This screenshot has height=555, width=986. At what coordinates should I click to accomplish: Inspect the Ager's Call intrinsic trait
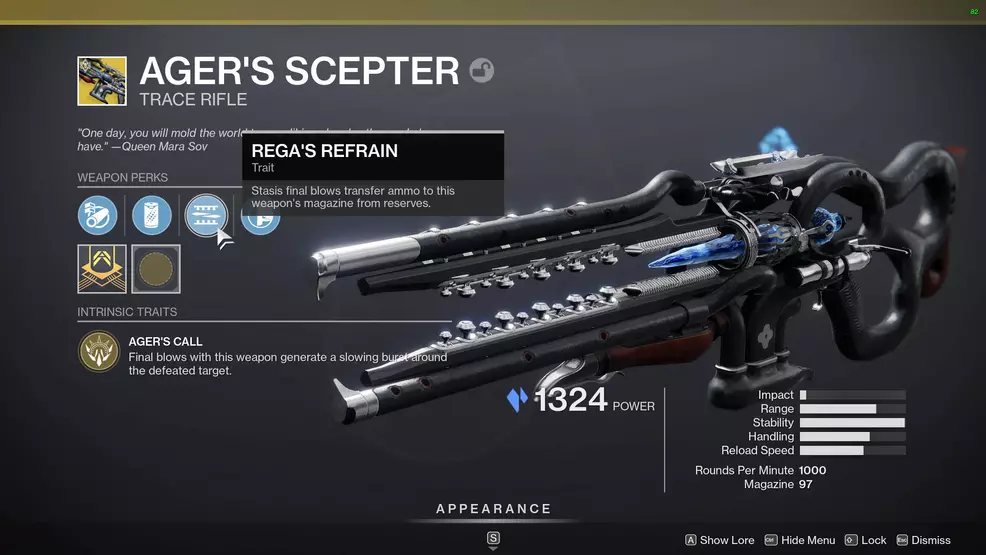[x=98, y=355]
